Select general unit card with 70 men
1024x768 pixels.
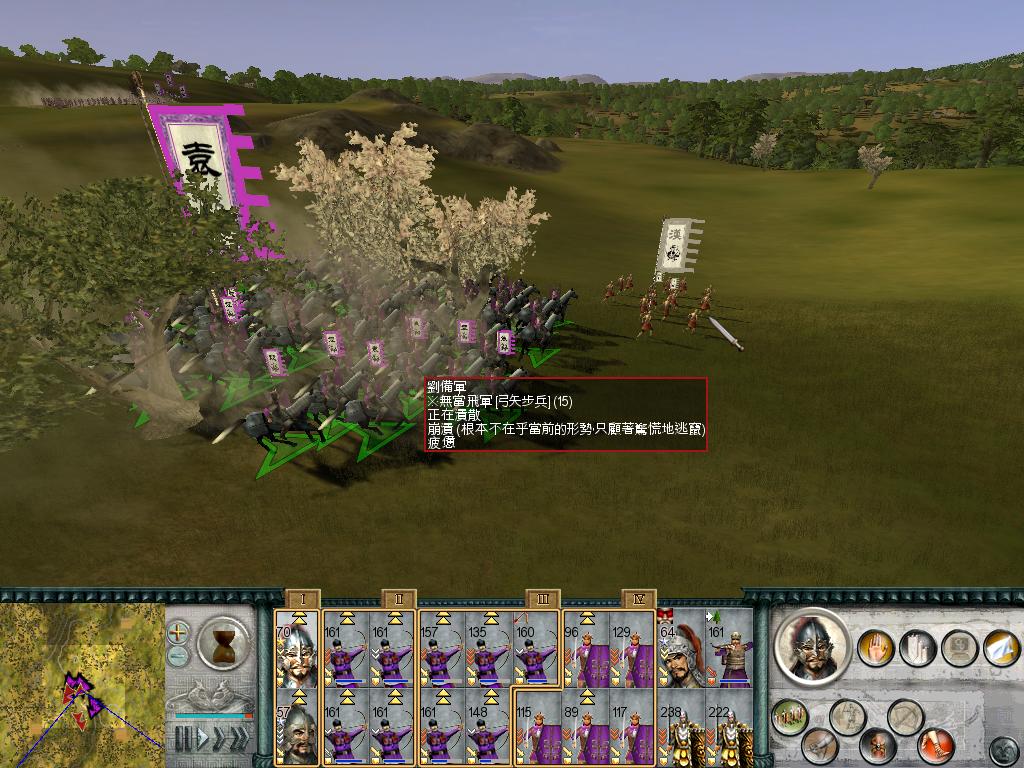tap(297, 650)
